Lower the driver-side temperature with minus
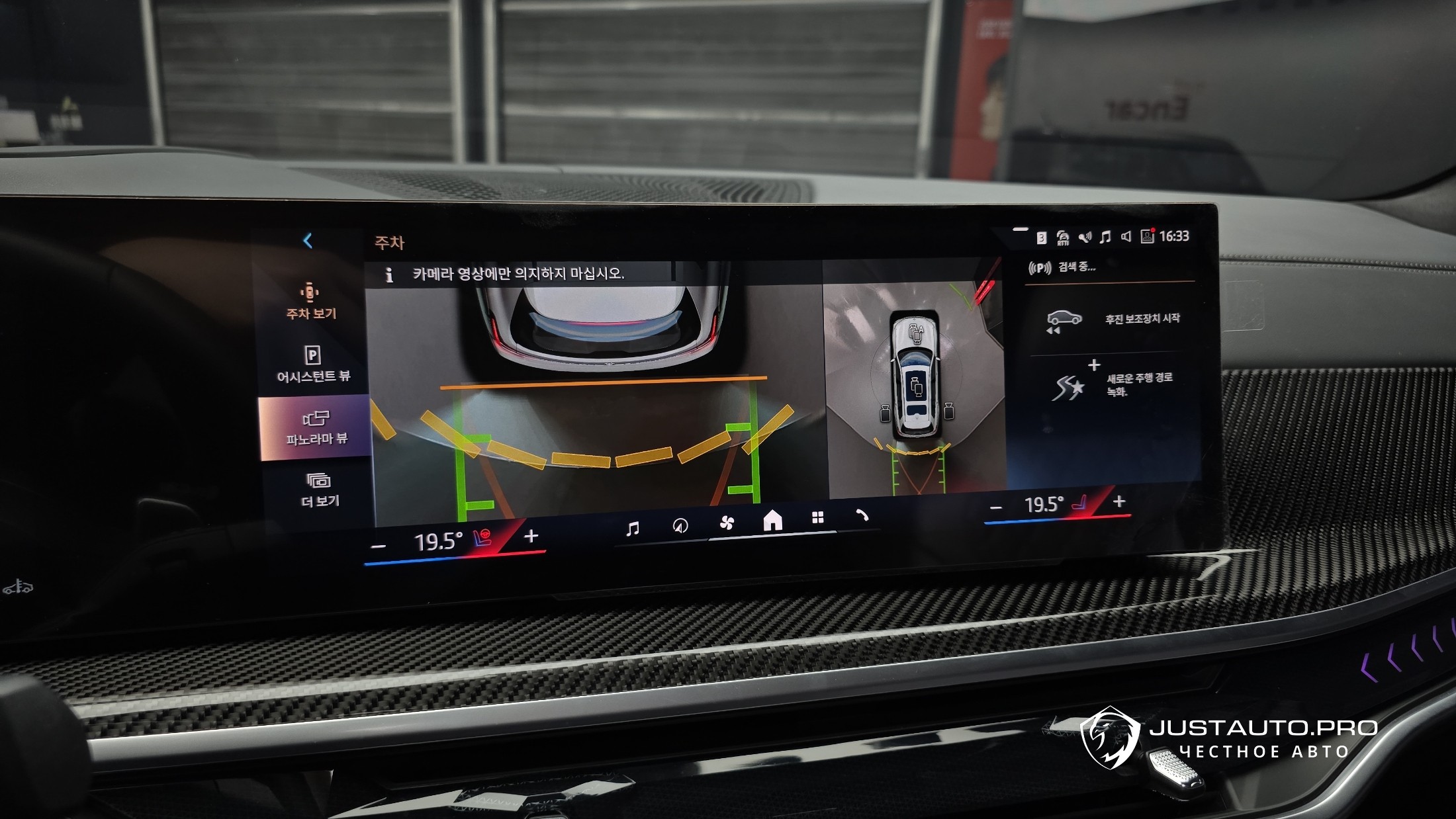 (x=379, y=546)
